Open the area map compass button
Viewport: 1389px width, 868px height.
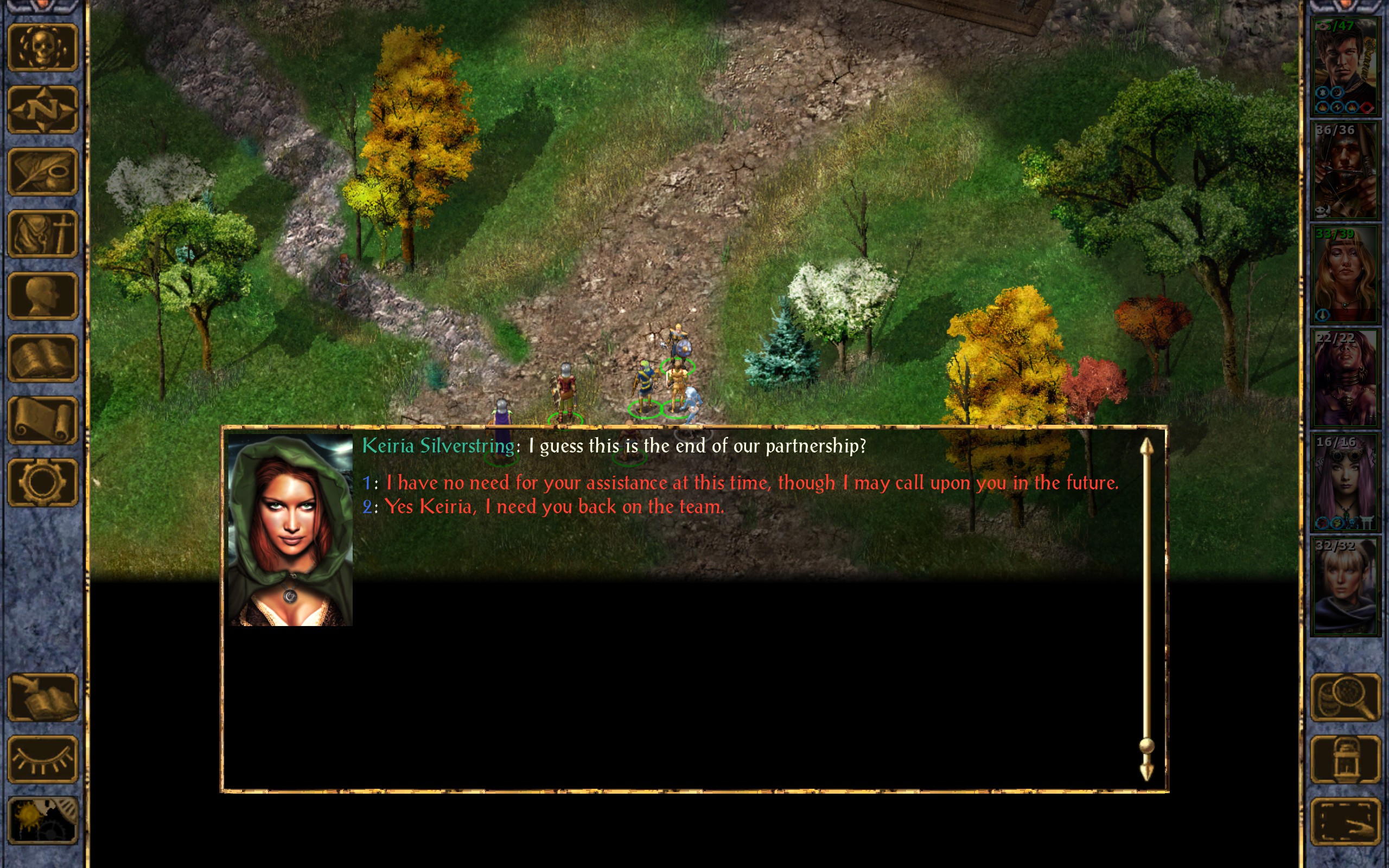(x=42, y=109)
